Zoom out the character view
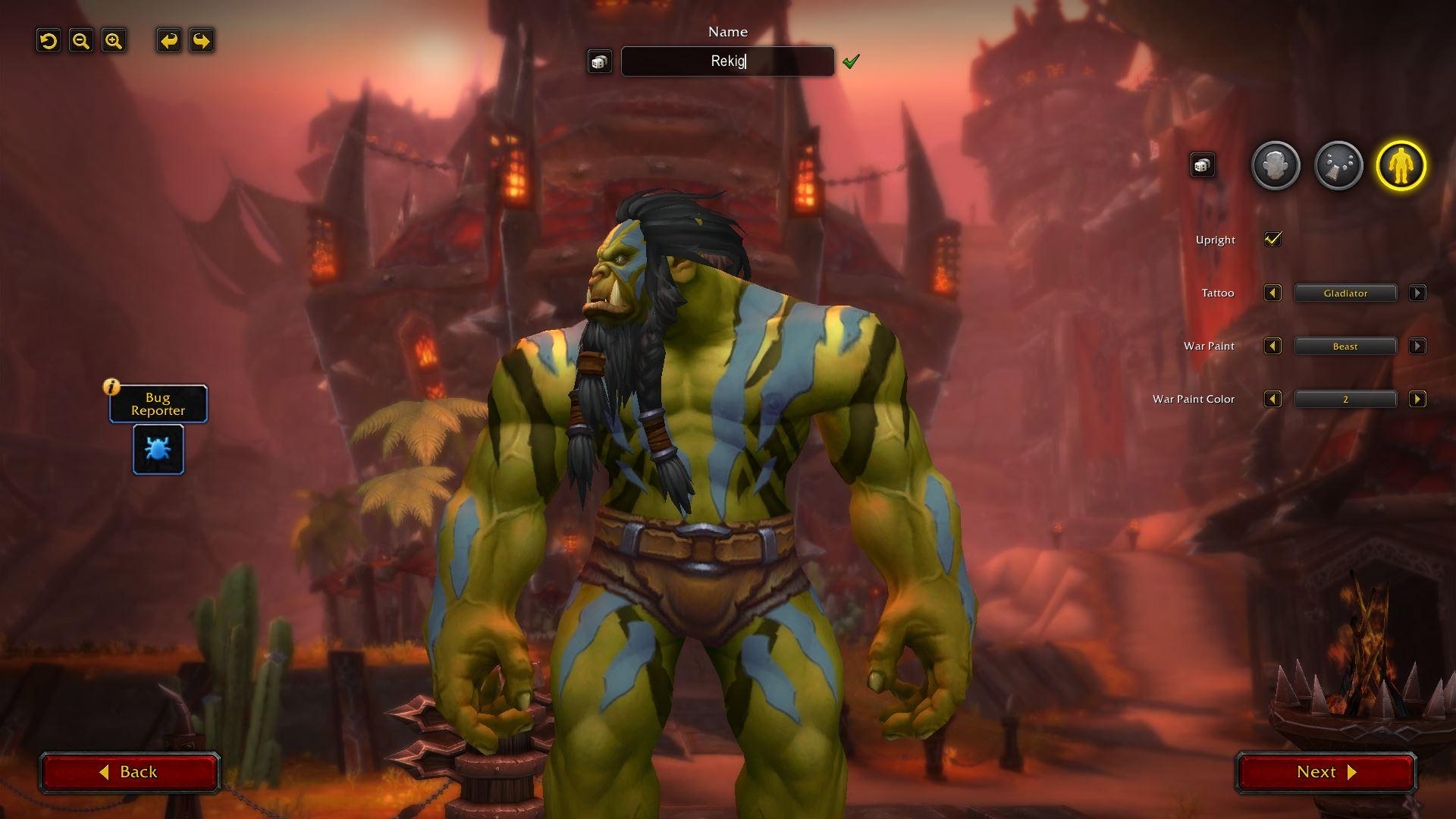 pos(81,41)
